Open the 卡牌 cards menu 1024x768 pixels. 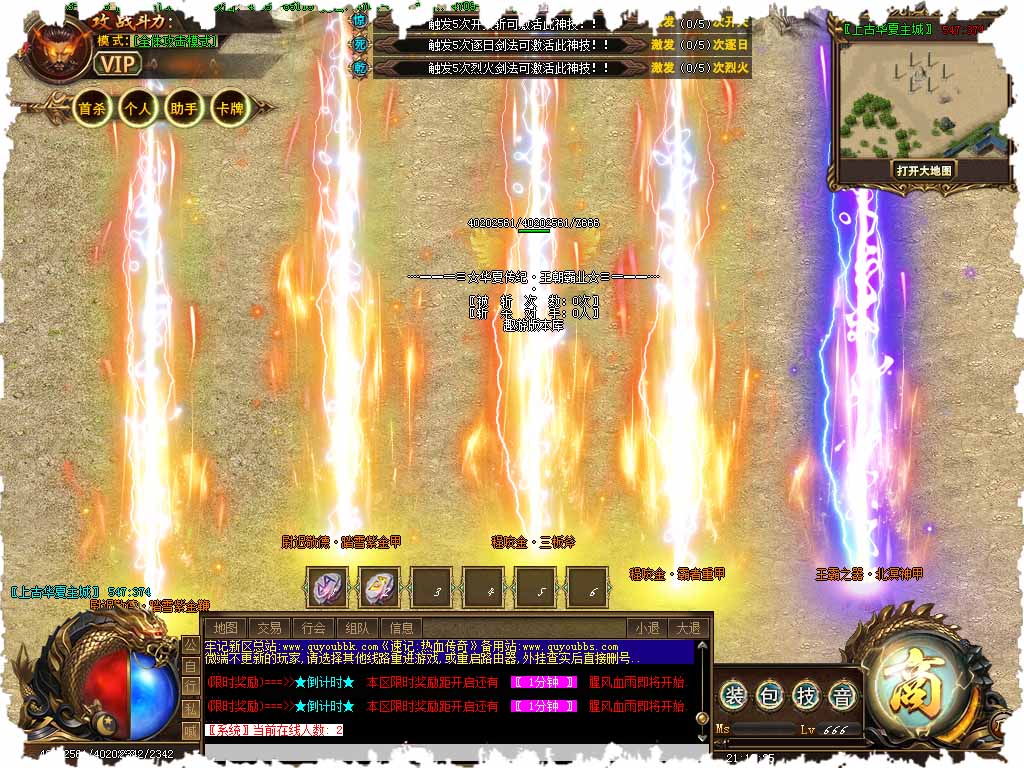[x=229, y=108]
